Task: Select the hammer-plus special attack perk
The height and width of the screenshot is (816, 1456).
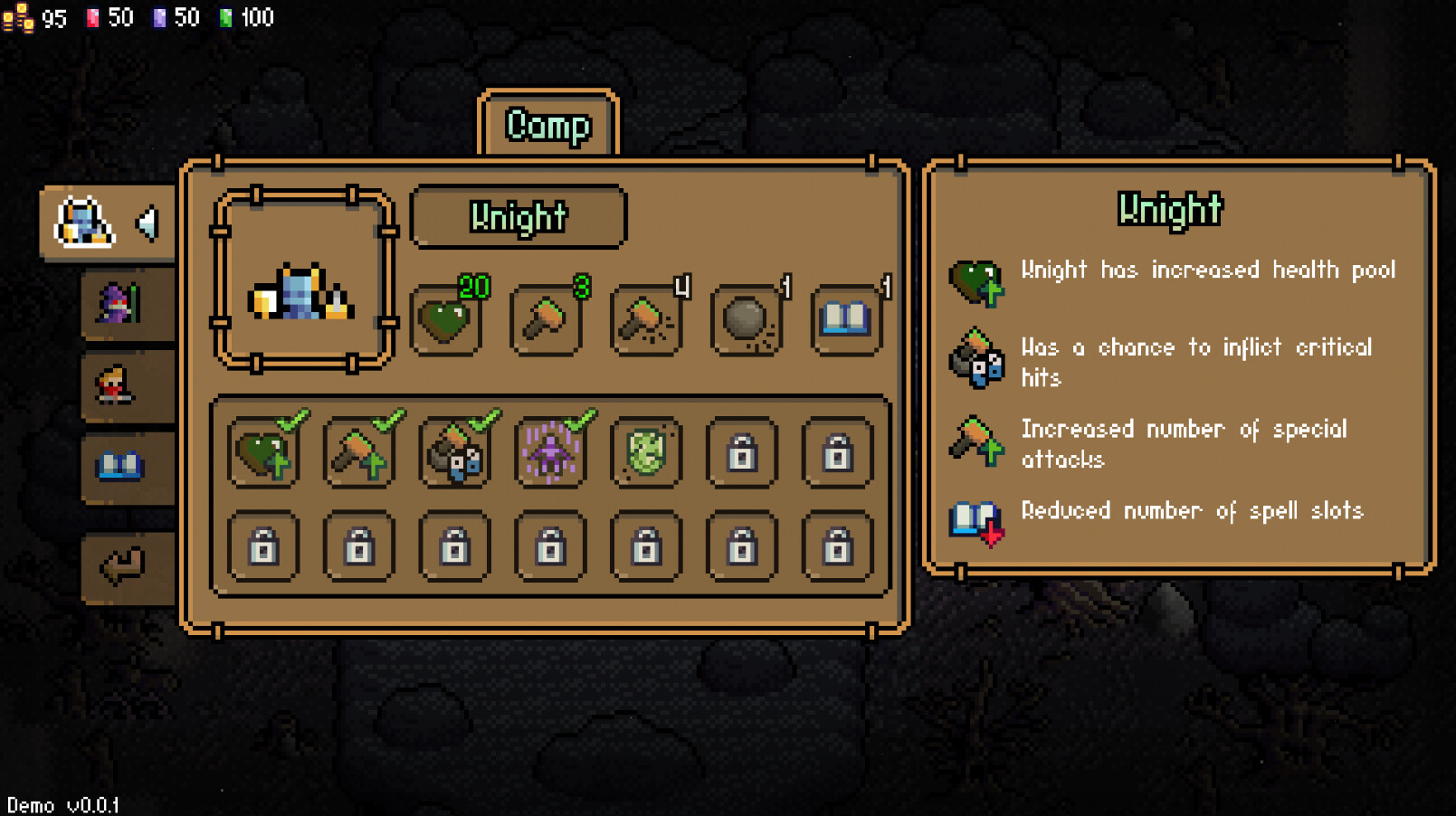Action: pyautogui.click(x=359, y=452)
